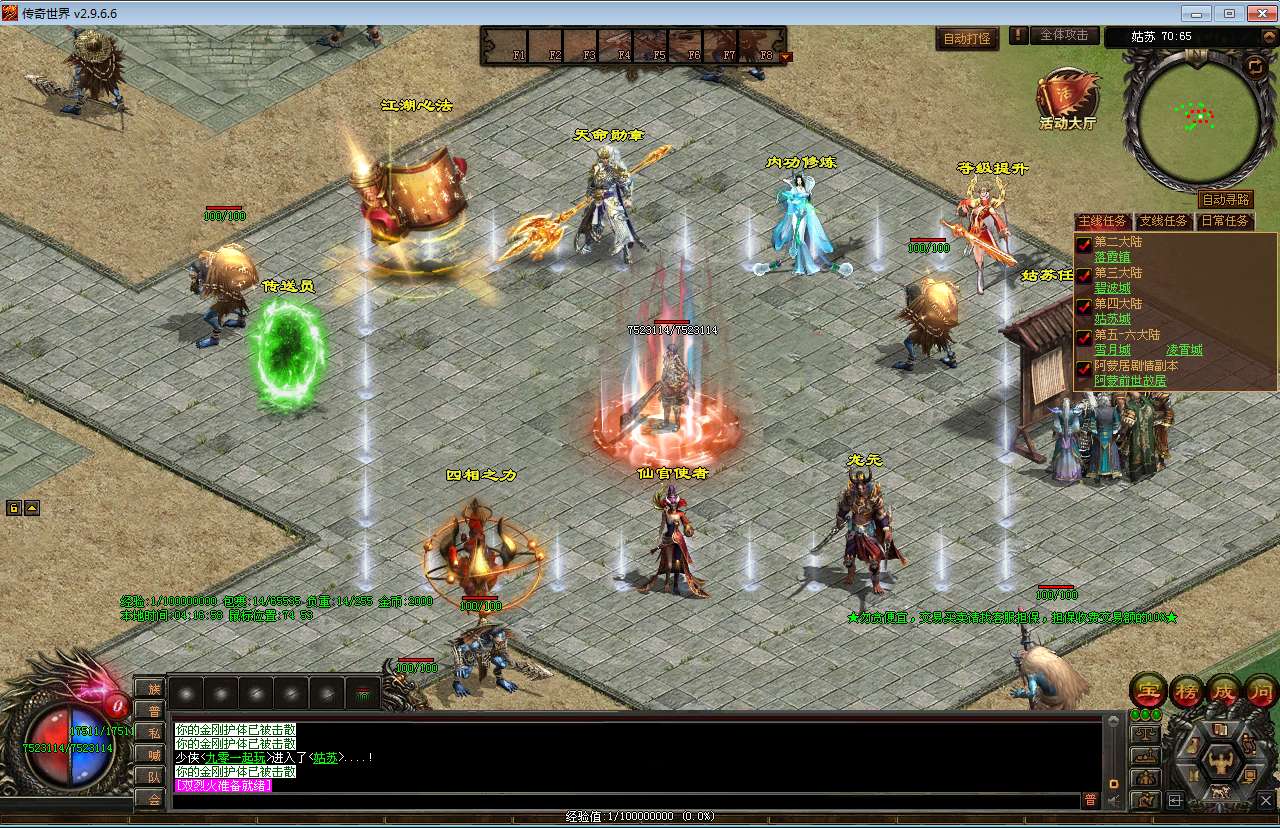Activate the 自动寻路 auto-pathfinding button
Image resolution: width=1280 pixels, height=828 pixels.
[x=1225, y=200]
